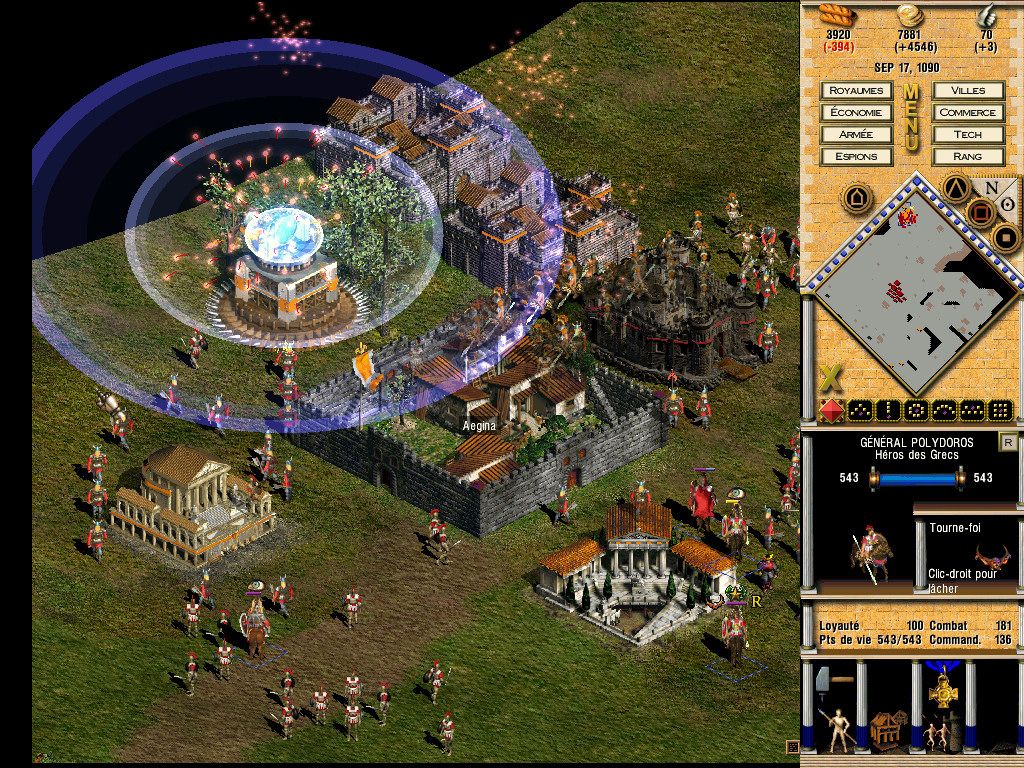
Task: Open the Royaumes menu
Action: coord(856,91)
